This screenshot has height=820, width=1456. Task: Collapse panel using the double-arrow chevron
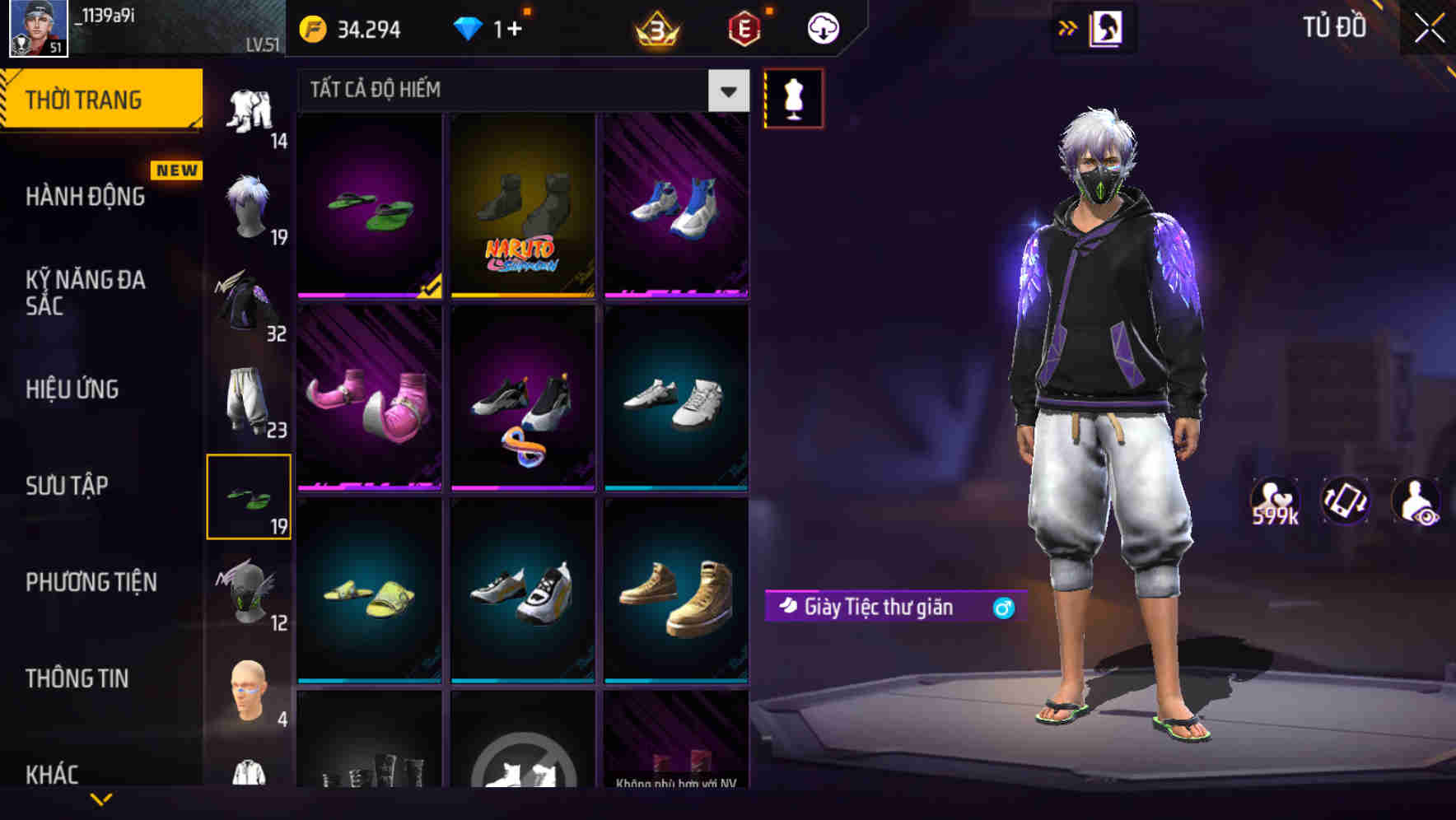1068,27
